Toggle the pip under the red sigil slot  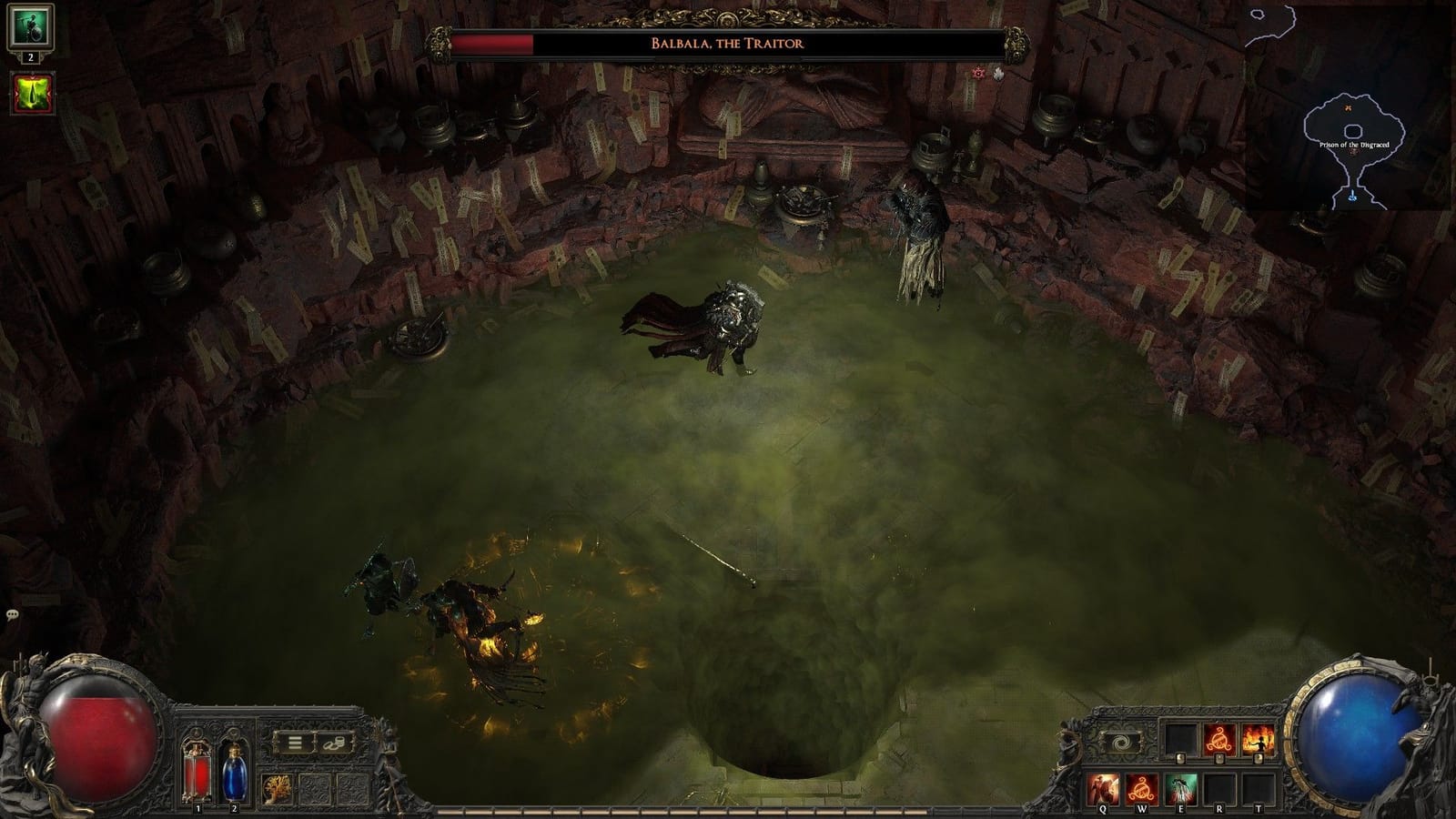(x=1218, y=759)
